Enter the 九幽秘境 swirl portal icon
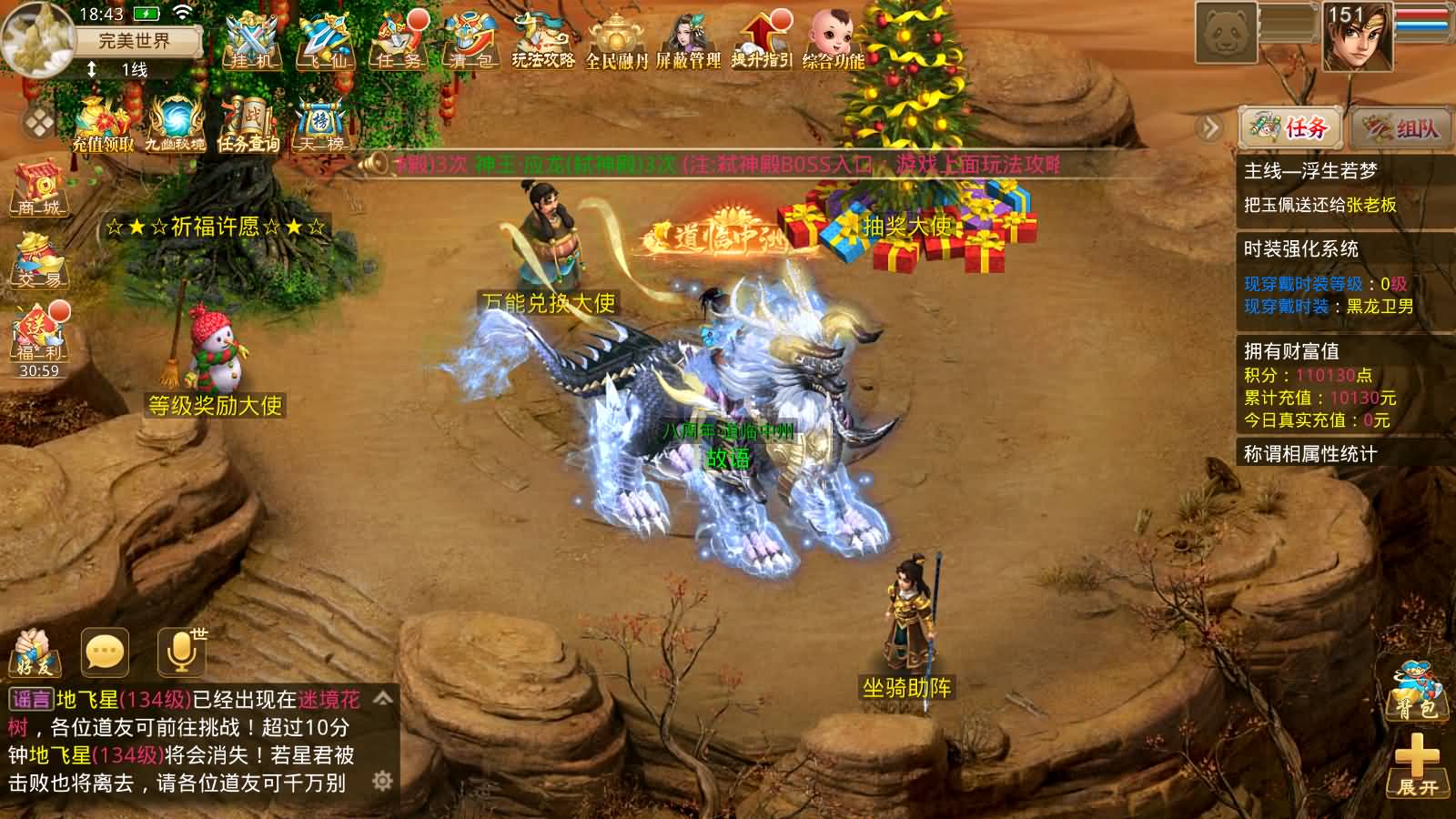1456x819 pixels. 175,123
